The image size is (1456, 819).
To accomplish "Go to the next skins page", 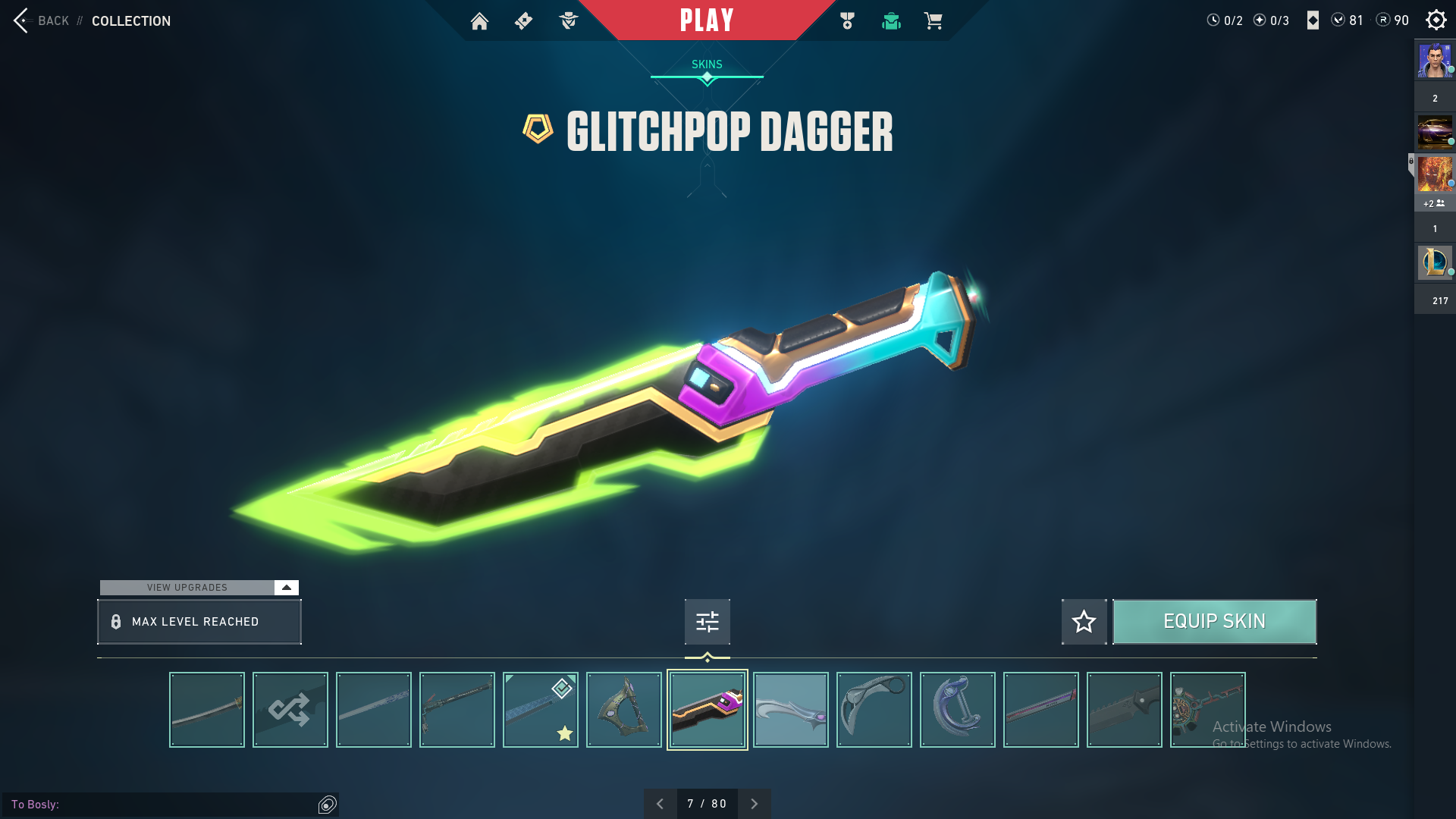I will tap(754, 804).
